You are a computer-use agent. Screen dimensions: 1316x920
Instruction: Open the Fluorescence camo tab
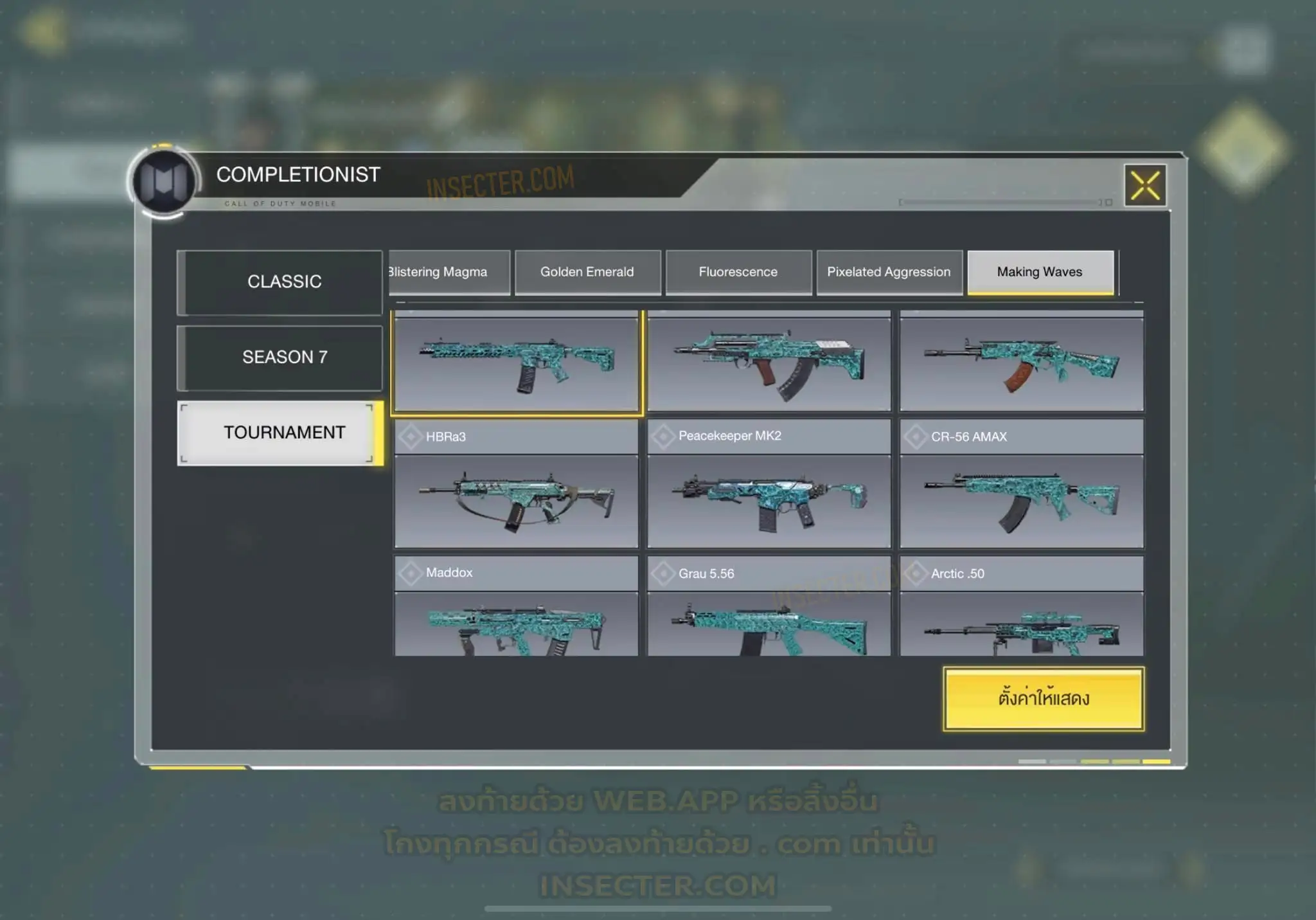click(738, 273)
